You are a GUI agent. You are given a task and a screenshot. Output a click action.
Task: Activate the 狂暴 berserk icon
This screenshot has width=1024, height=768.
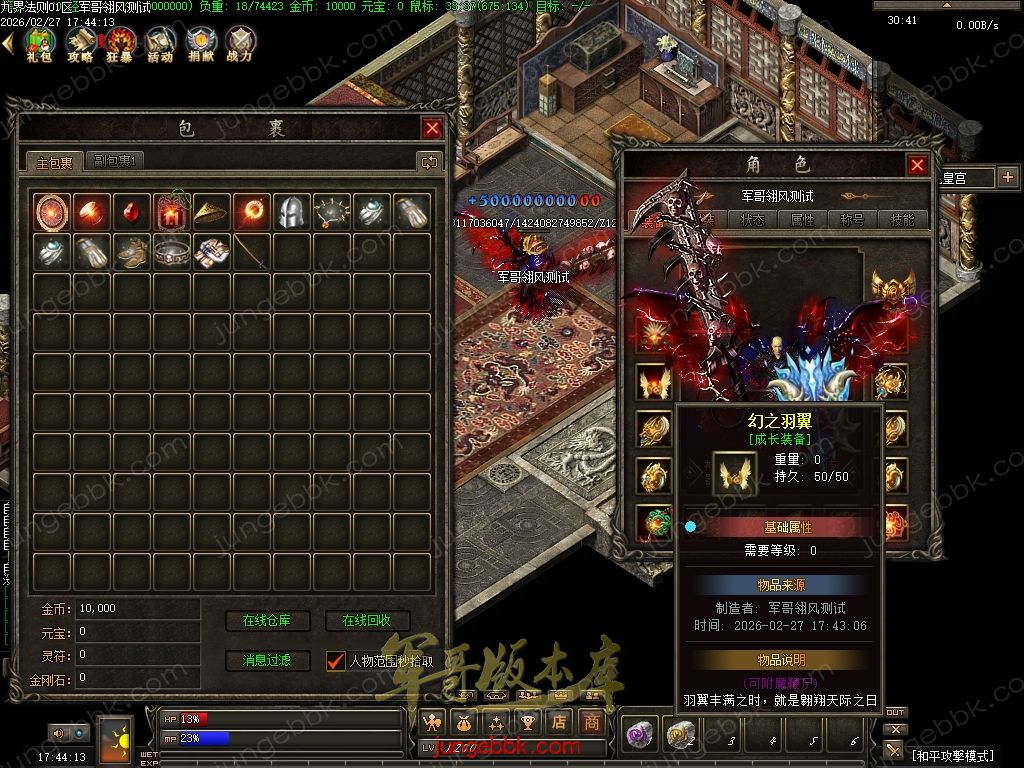pos(121,44)
